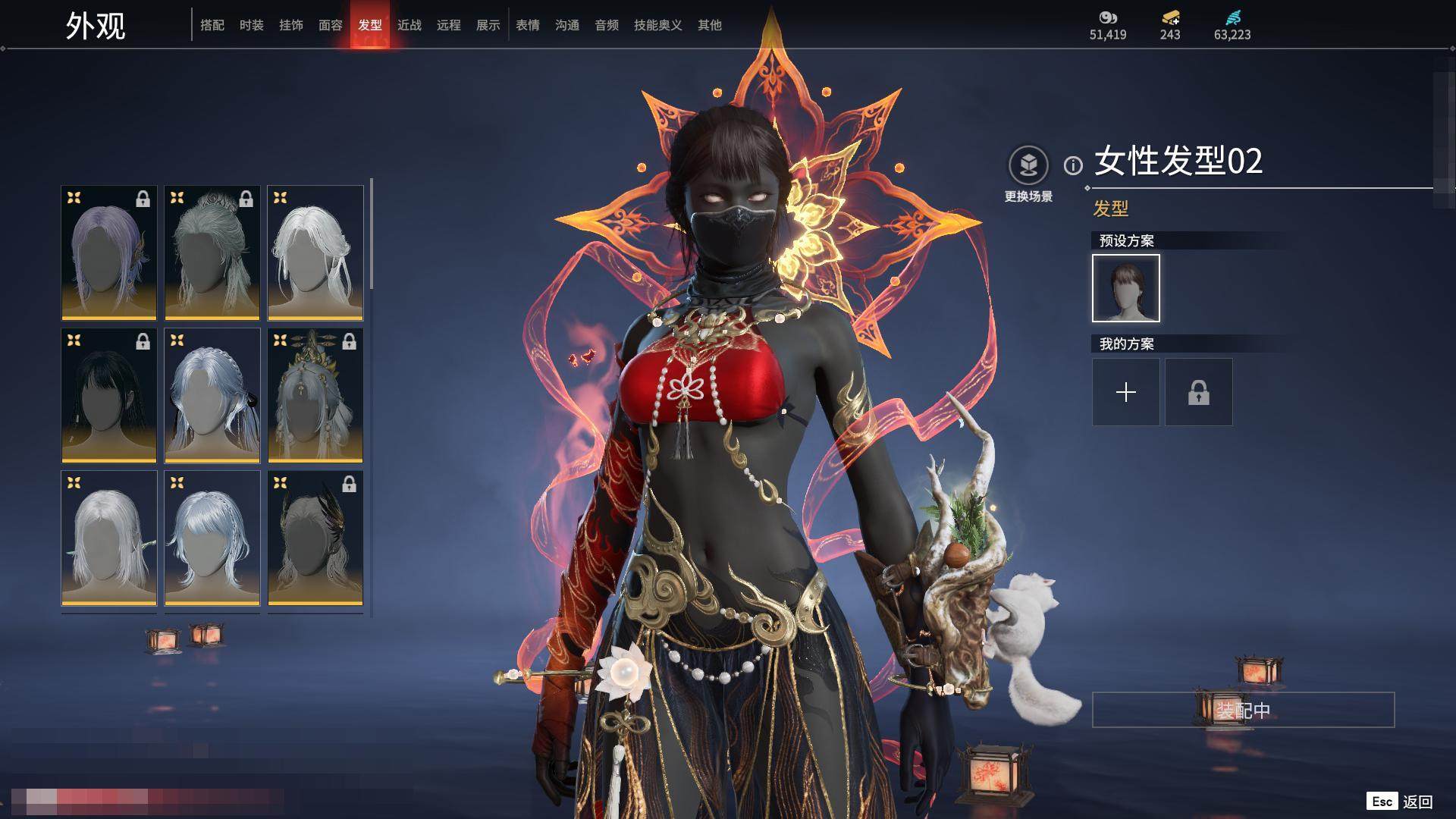Open the 时装 tab
The height and width of the screenshot is (819, 1456).
(x=252, y=25)
